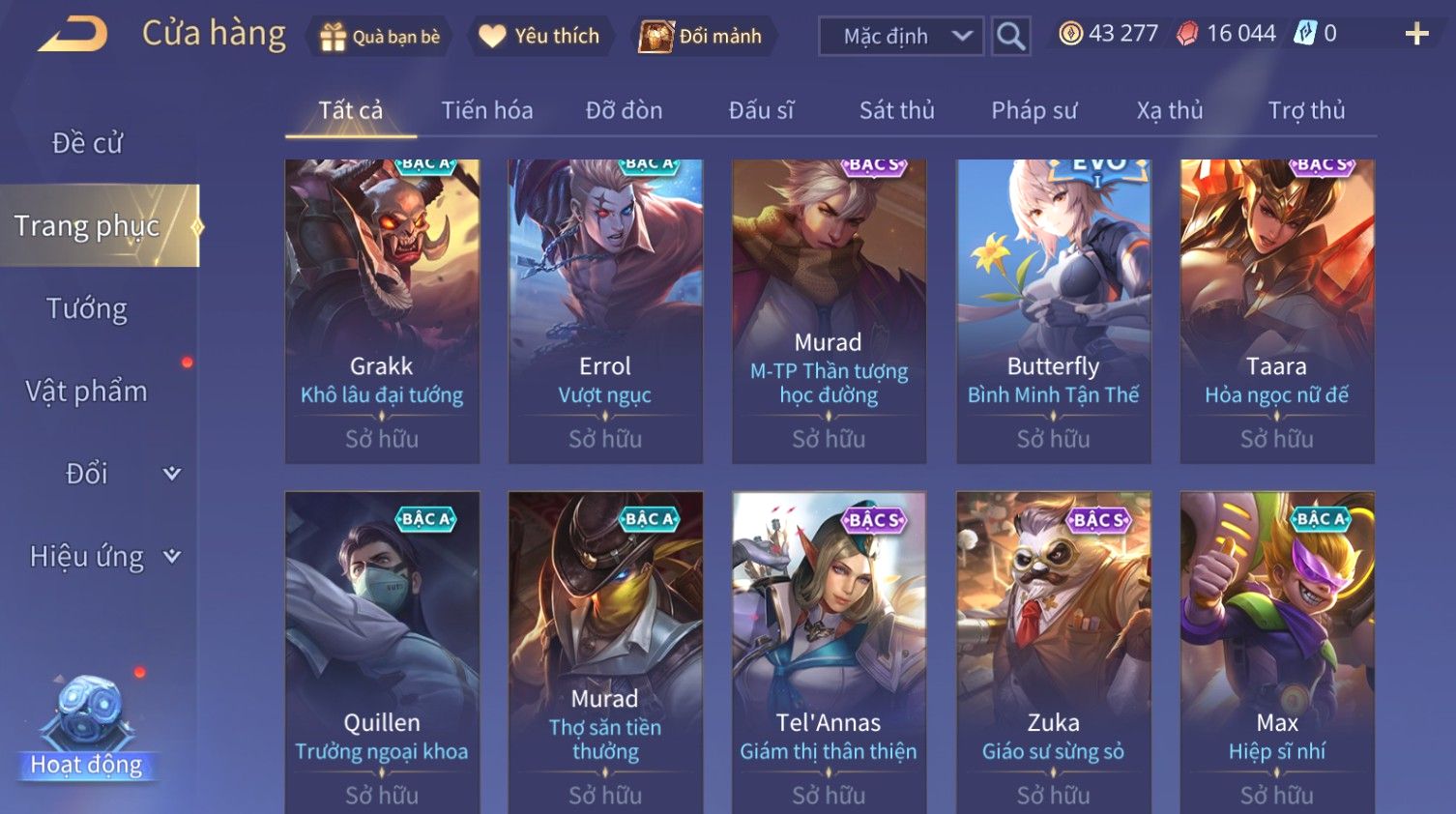Viewport: 1456px width, 814px height.
Task: Click the magnifying glass search button
Action: [x=1010, y=37]
